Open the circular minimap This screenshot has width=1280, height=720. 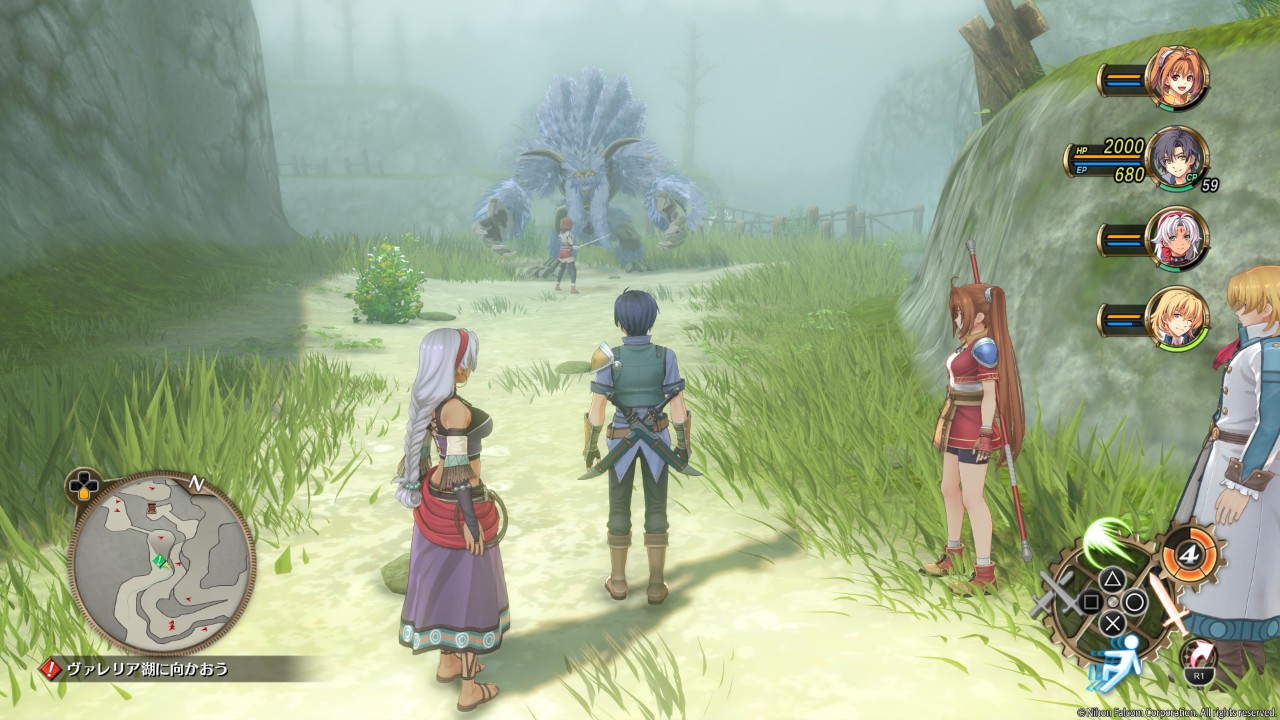(x=160, y=565)
